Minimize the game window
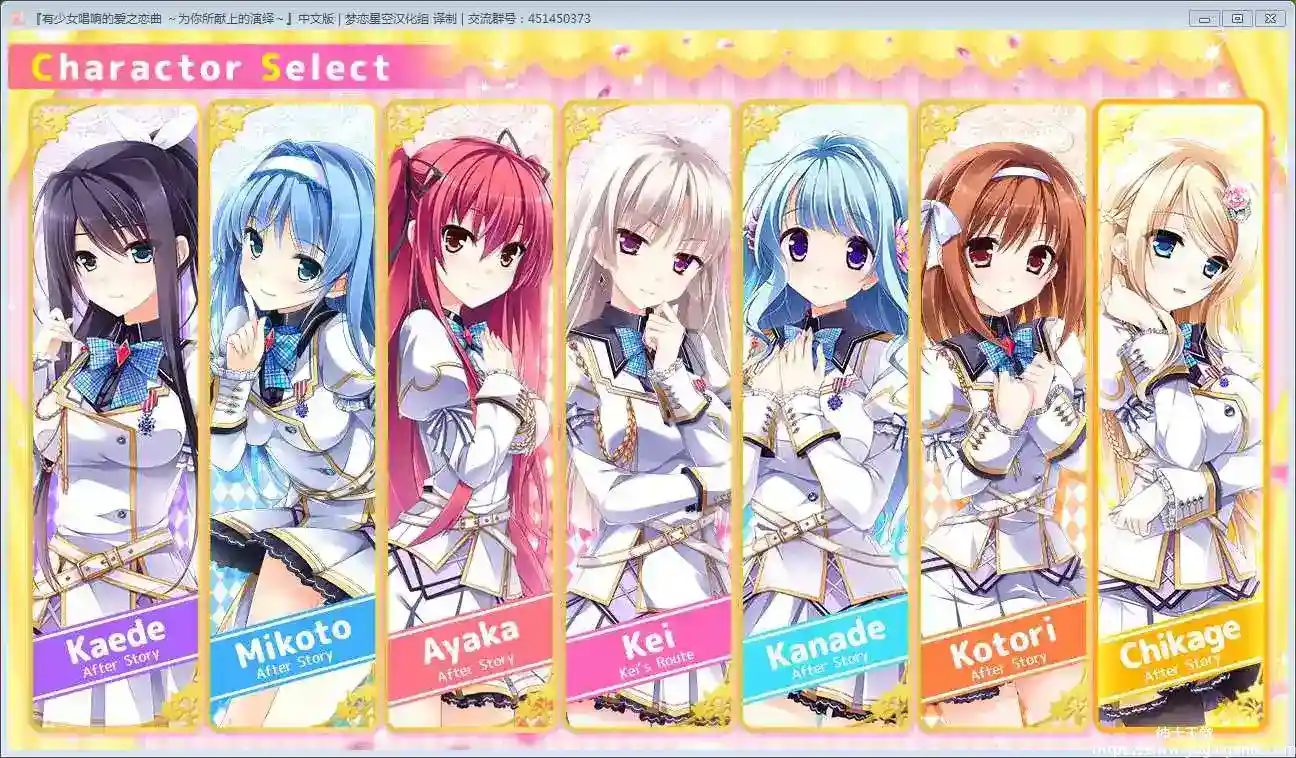 [x=1205, y=19]
